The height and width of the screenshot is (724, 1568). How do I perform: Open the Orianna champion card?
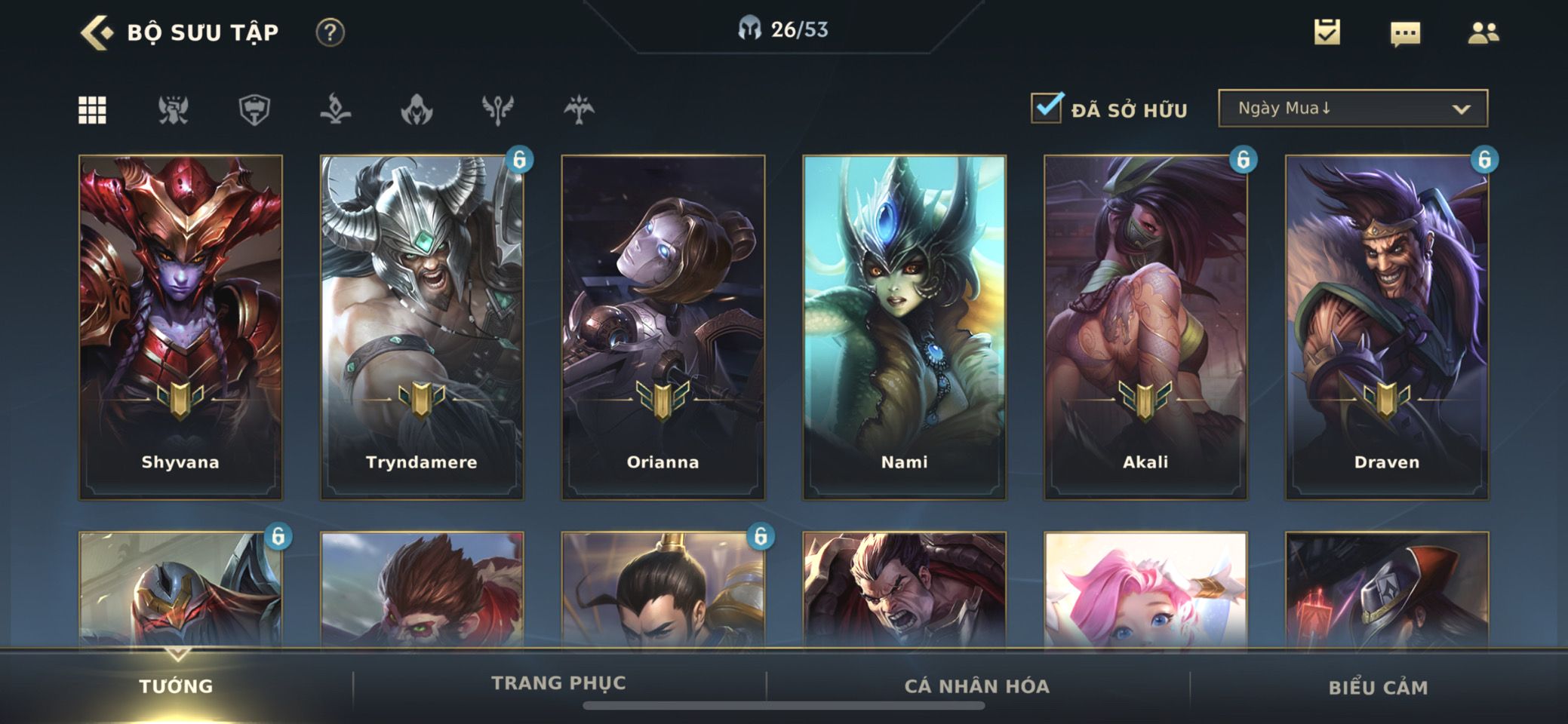(x=663, y=327)
